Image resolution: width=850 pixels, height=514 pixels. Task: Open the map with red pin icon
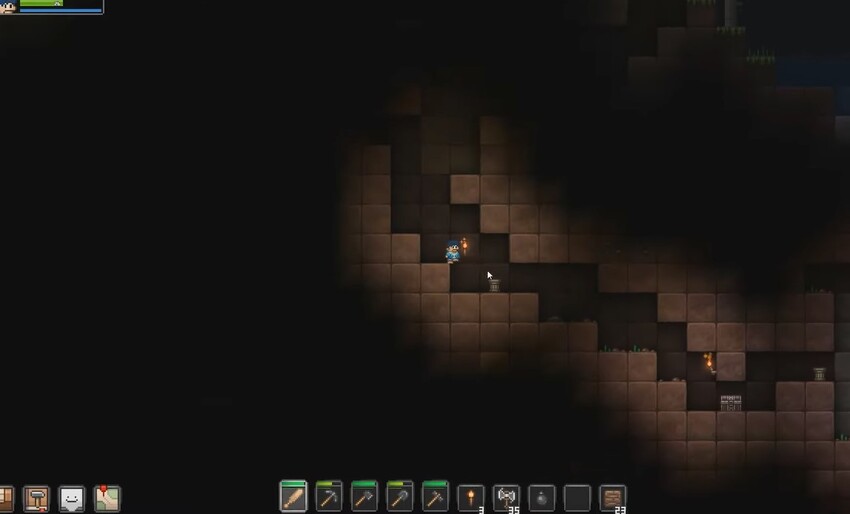pyautogui.click(x=107, y=497)
